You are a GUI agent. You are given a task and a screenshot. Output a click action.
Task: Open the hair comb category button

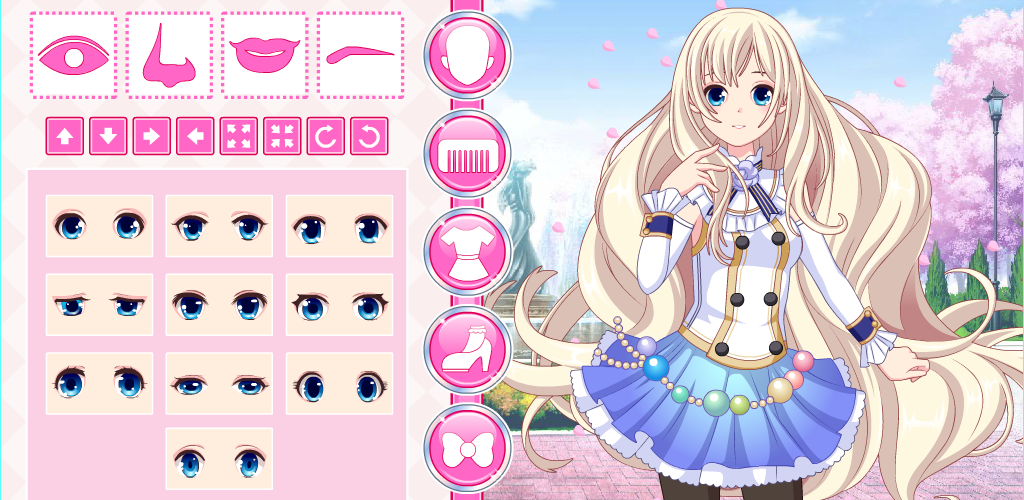point(468,153)
